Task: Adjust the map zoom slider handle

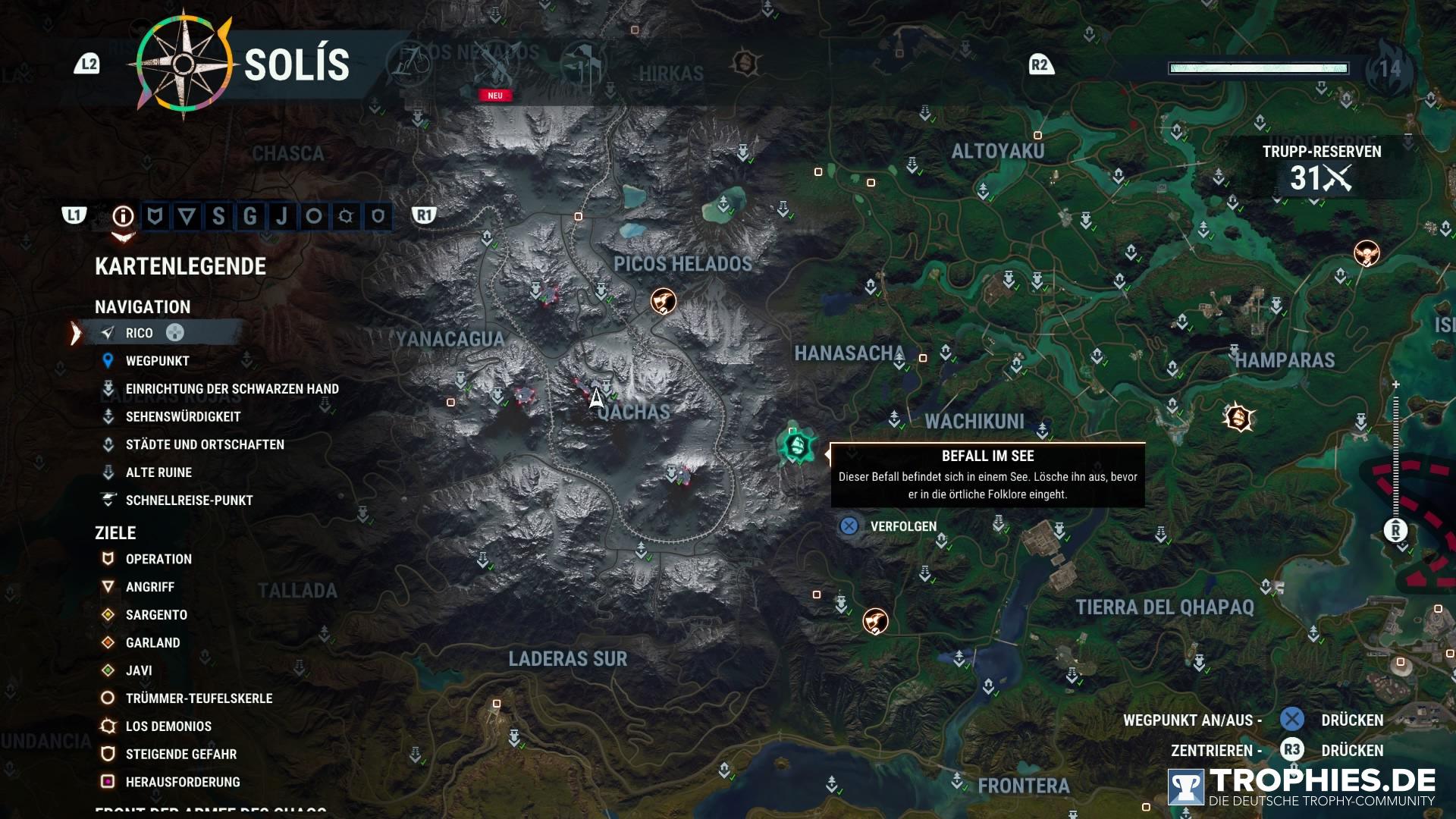Action: pyautogui.click(x=1395, y=530)
